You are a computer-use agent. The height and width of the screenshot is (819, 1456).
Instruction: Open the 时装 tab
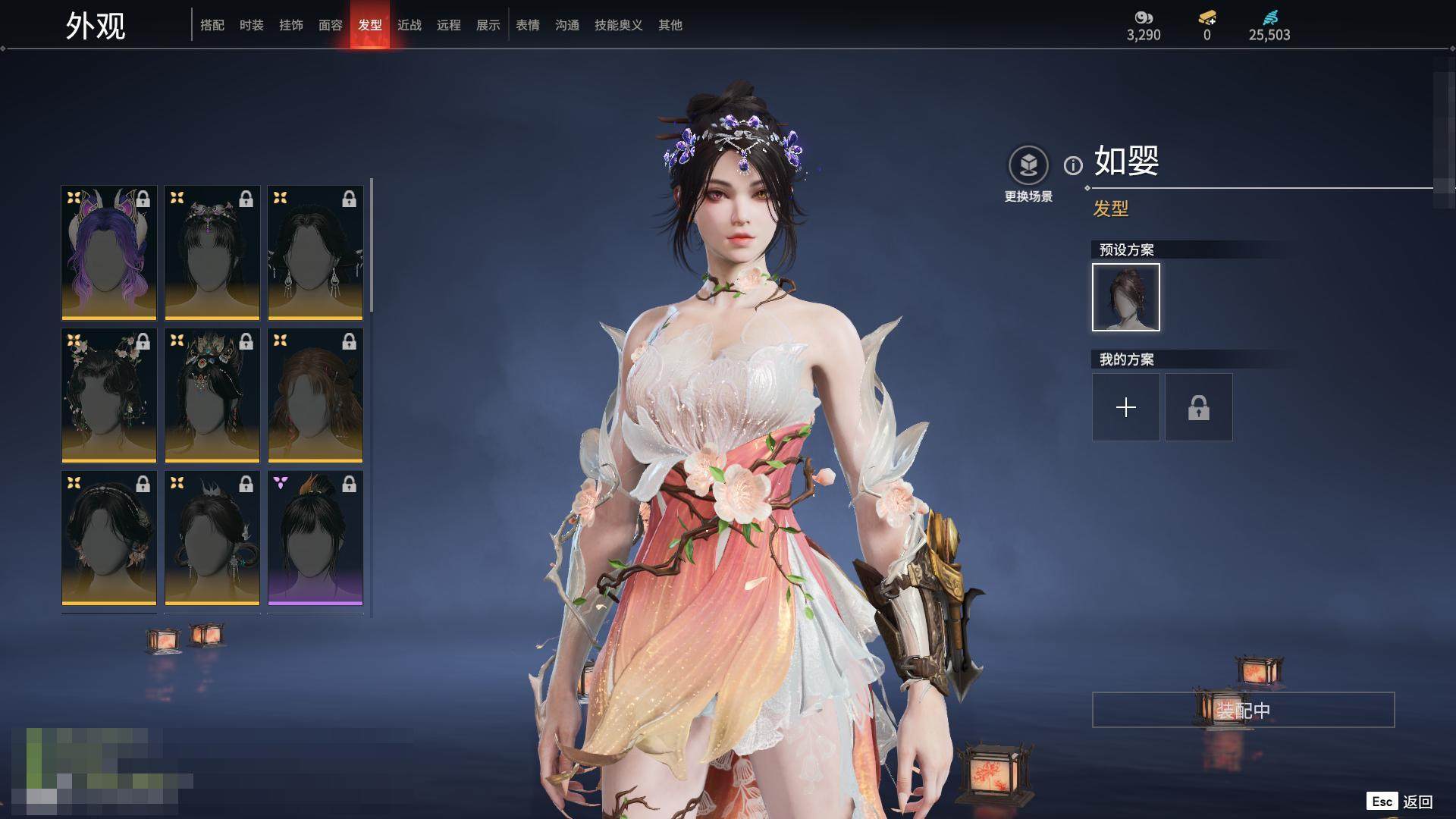(252, 25)
